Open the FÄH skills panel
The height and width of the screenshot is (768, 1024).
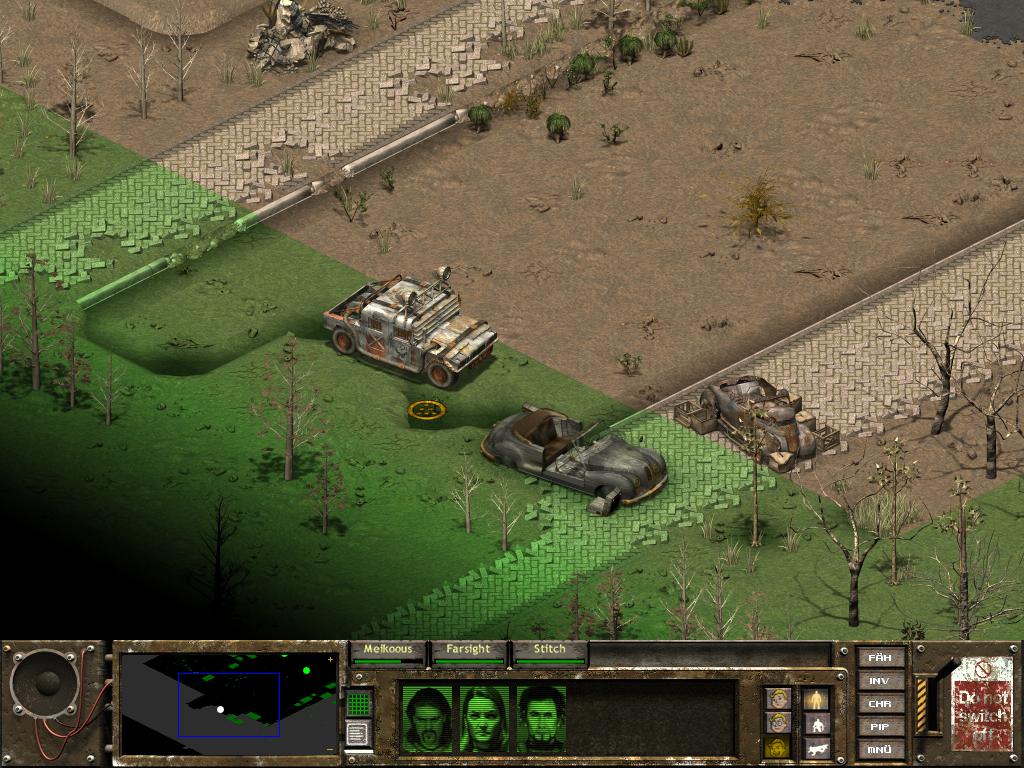[x=880, y=657]
